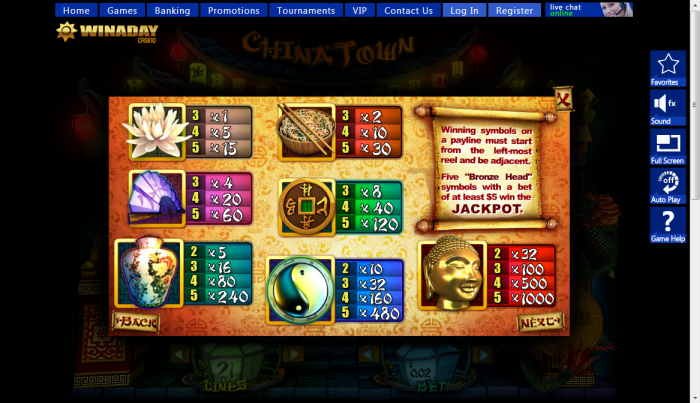Switch to Full Screen mode
This screenshot has width=700, height=403.
tap(667, 146)
